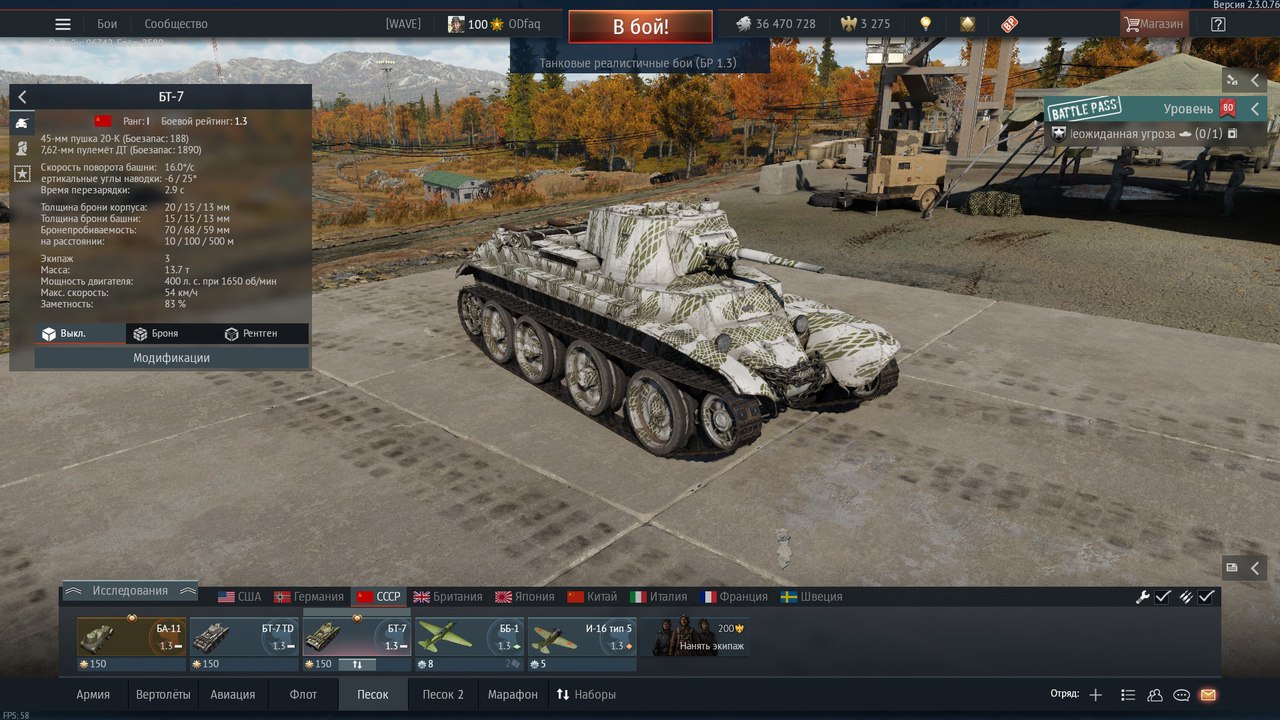Open the Бои menu
Screen dimensions: 1280x720
pos(107,24)
